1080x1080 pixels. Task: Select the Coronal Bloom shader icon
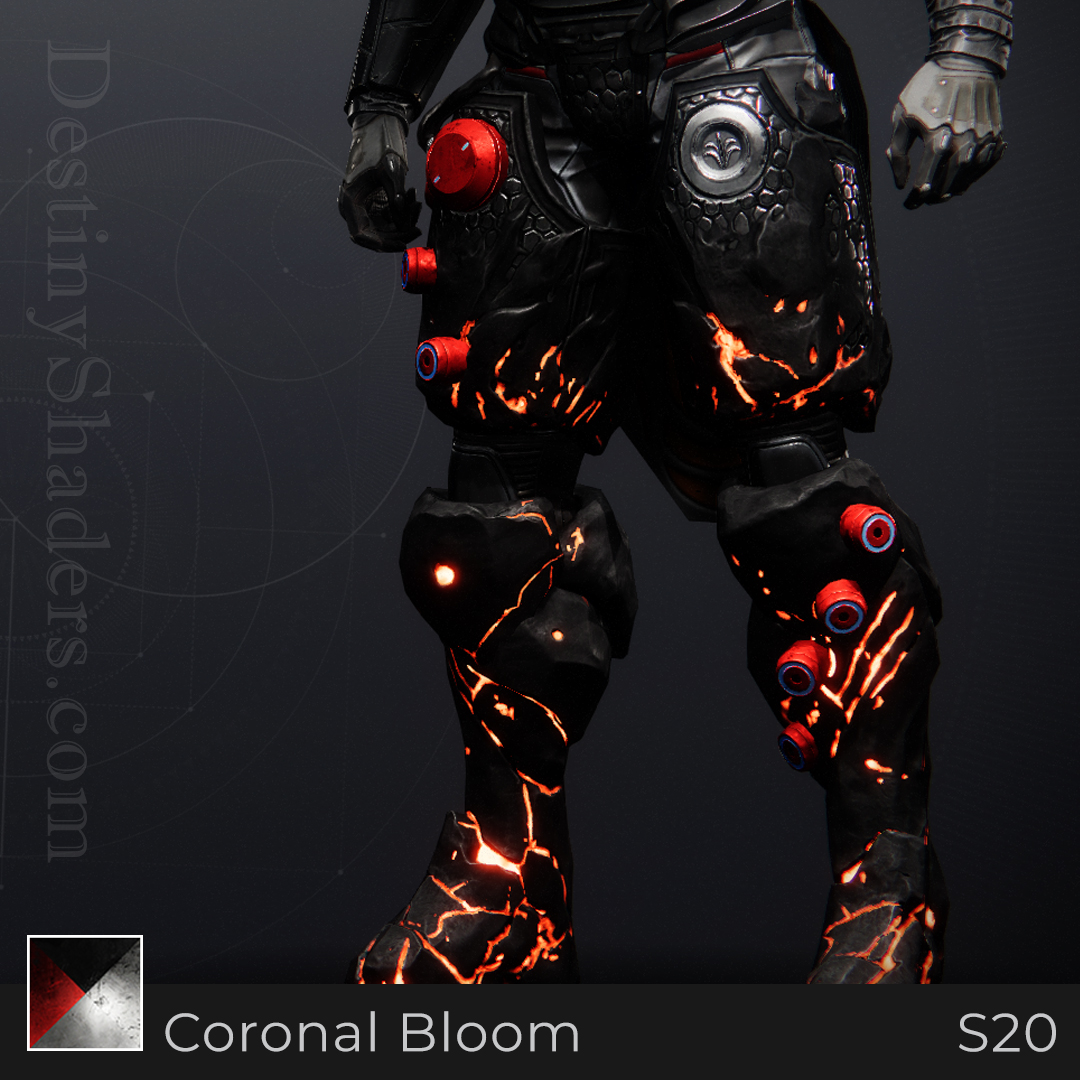pyautogui.click(x=85, y=992)
